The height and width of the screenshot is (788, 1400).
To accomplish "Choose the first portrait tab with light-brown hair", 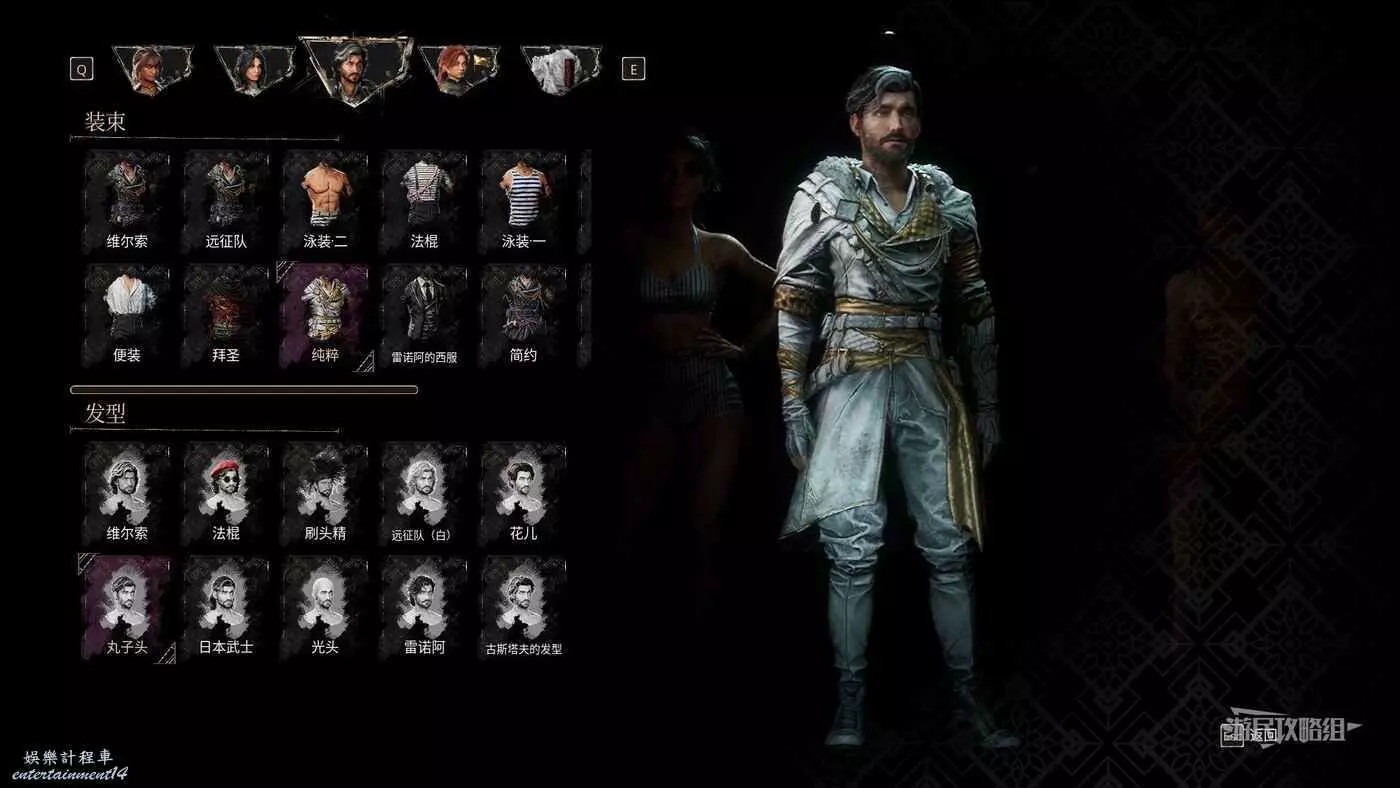I will (x=150, y=69).
